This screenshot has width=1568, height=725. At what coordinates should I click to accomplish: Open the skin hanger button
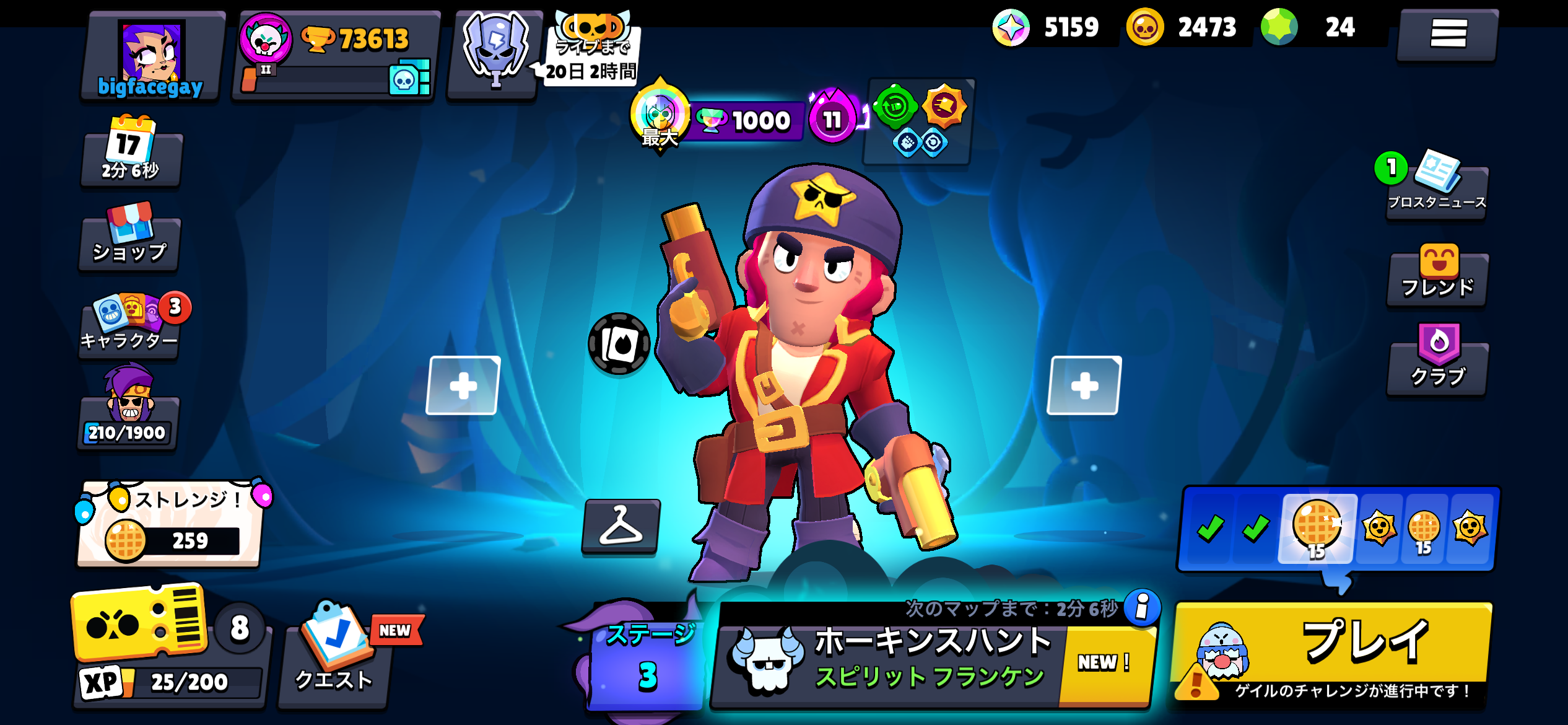[x=621, y=527]
